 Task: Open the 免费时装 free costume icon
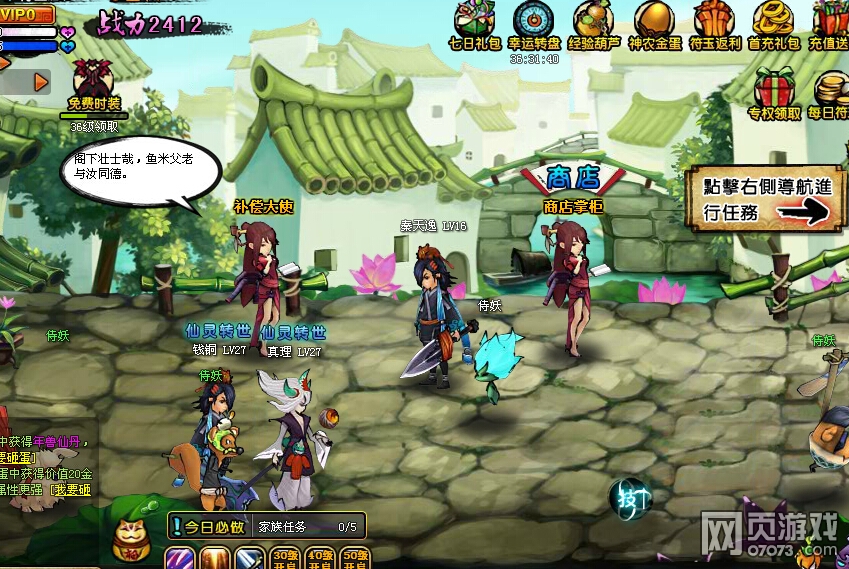tap(94, 80)
